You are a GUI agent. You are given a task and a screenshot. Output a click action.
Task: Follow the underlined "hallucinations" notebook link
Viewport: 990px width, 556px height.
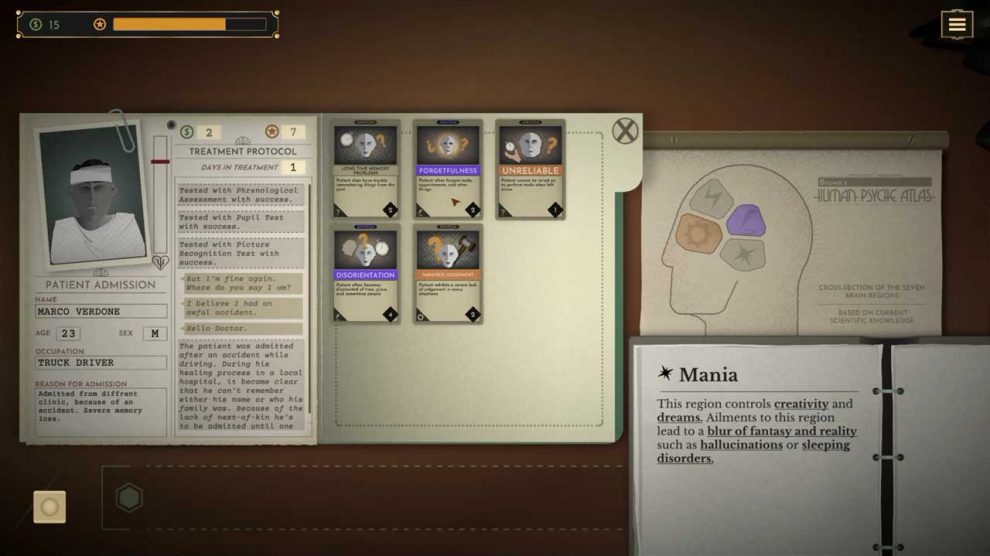pyautogui.click(x=741, y=444)
